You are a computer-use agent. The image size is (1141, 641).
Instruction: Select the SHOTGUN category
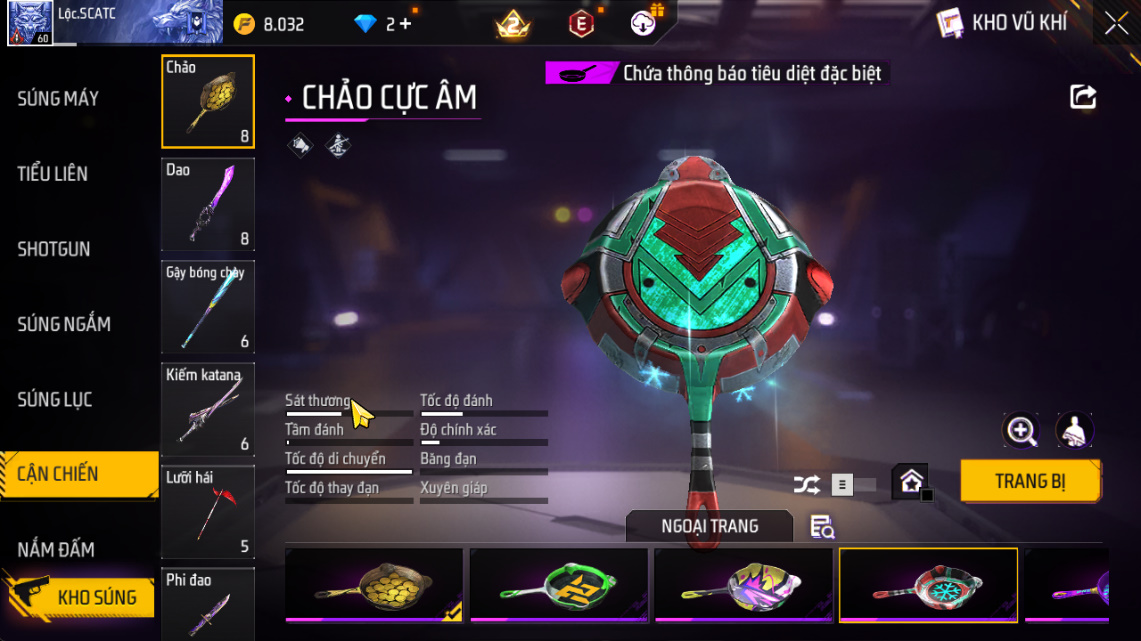[54, 249]
